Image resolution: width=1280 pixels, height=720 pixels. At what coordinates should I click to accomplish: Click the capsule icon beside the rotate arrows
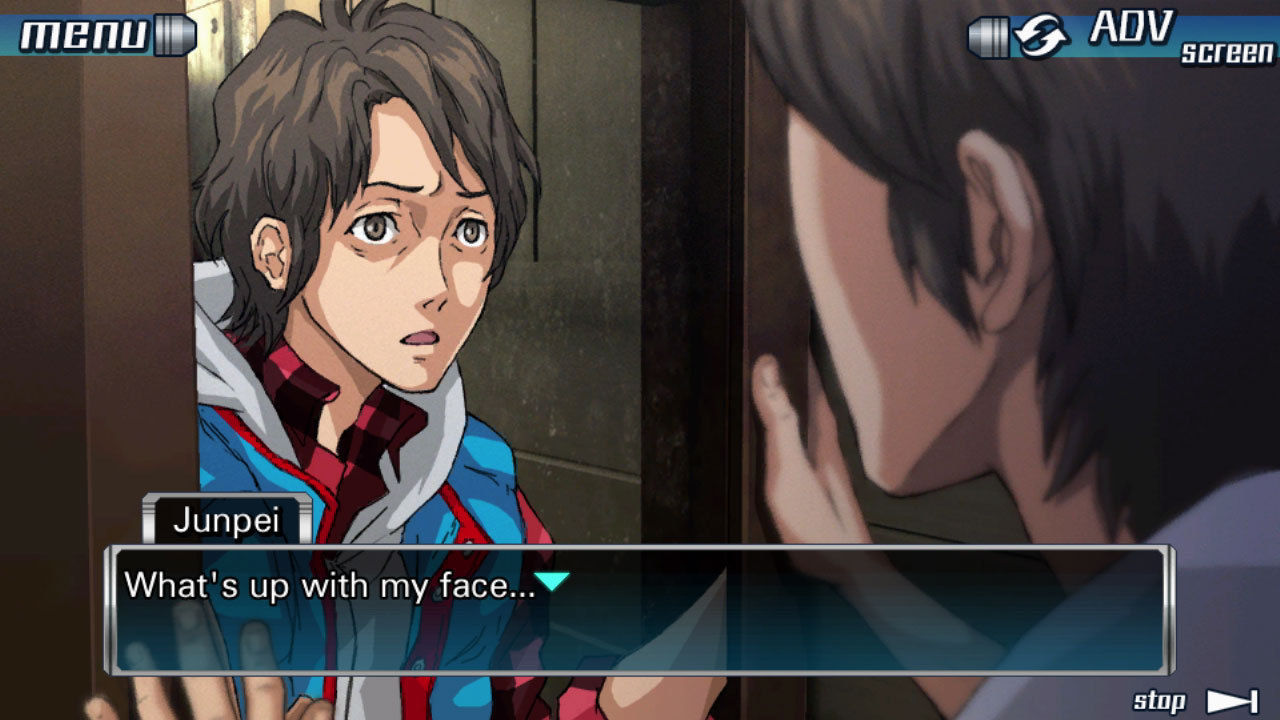[x=990, y=36]
